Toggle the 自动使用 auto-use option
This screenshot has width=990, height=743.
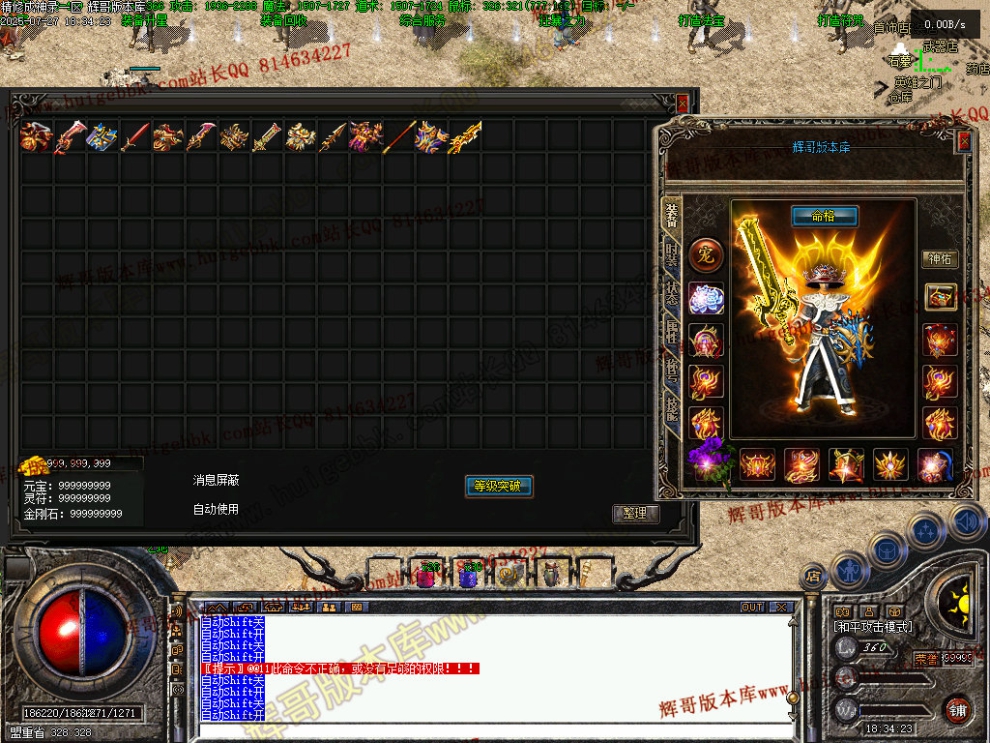[216, 510]
